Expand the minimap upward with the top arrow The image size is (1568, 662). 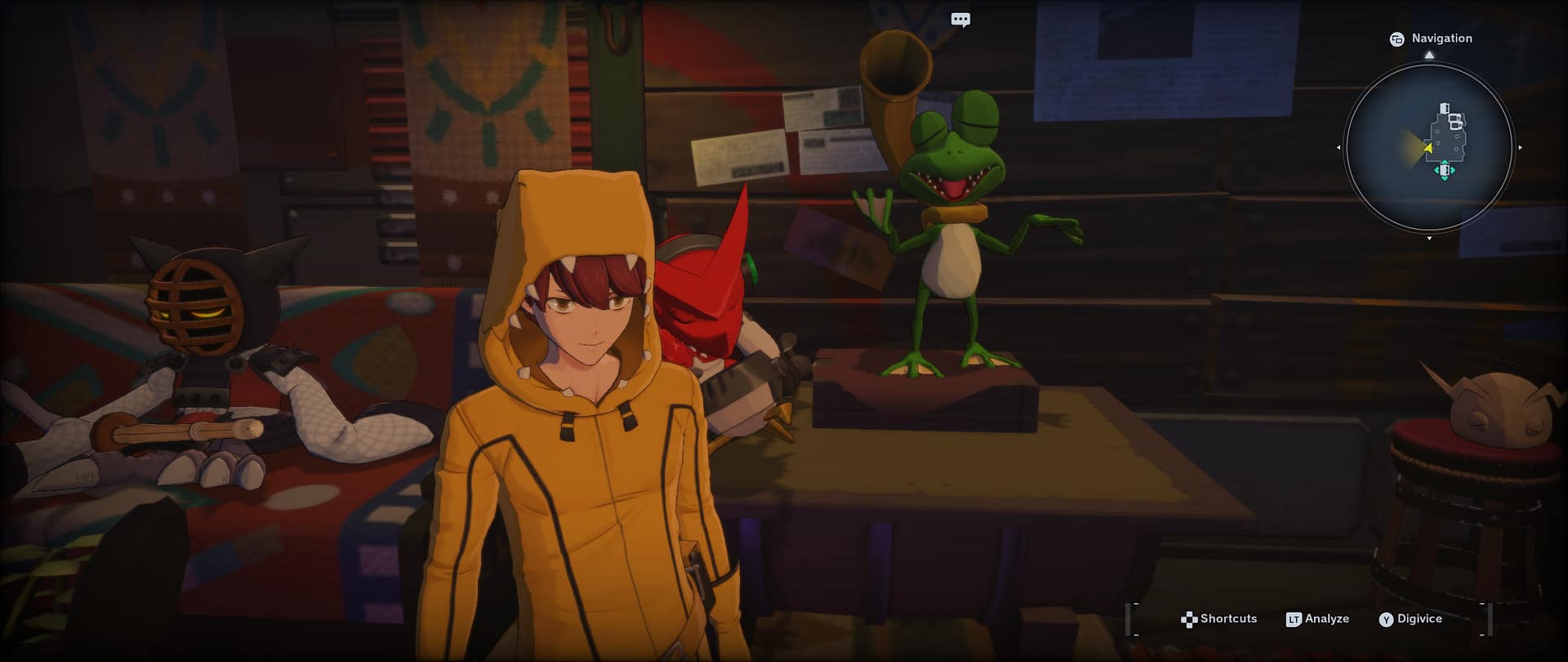tap(1429, 54)
